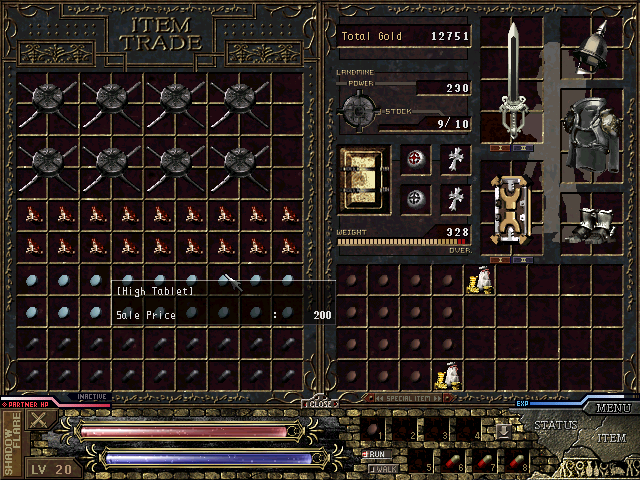Open the STATUS screen

(555, 425)
